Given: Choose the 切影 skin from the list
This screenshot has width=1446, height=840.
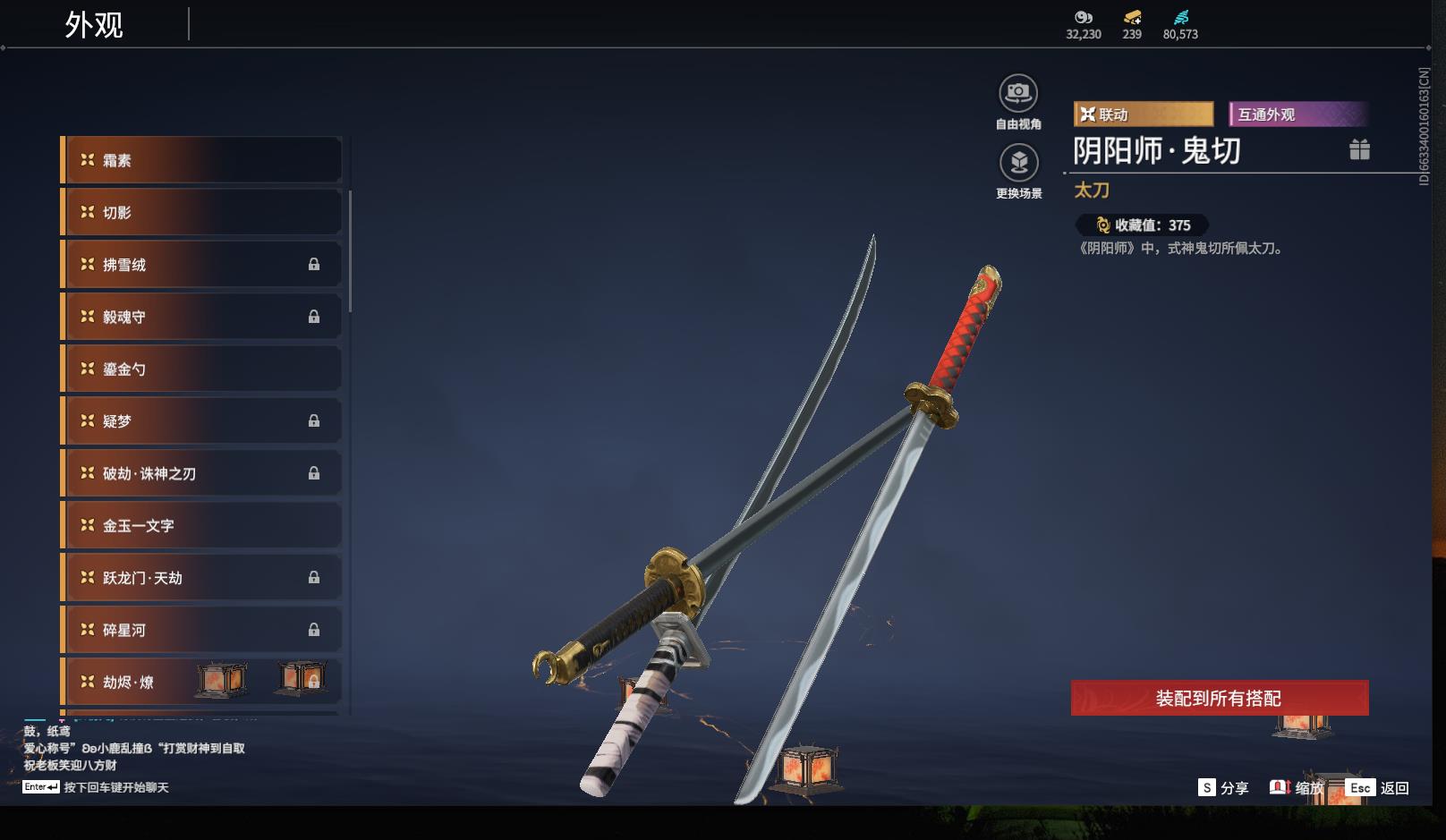Looking at the screenshot, I should [201, 212].
